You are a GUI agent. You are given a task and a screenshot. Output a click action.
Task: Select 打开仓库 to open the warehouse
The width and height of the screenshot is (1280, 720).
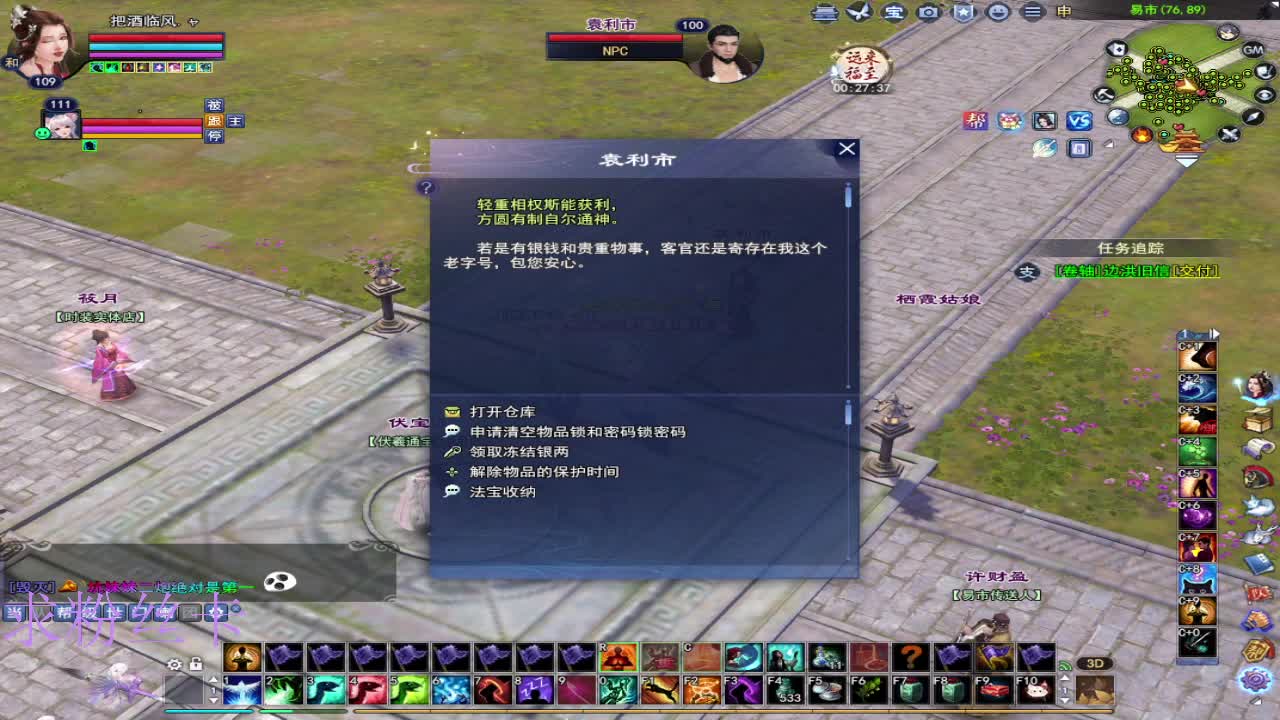click(x=505, y=410)
